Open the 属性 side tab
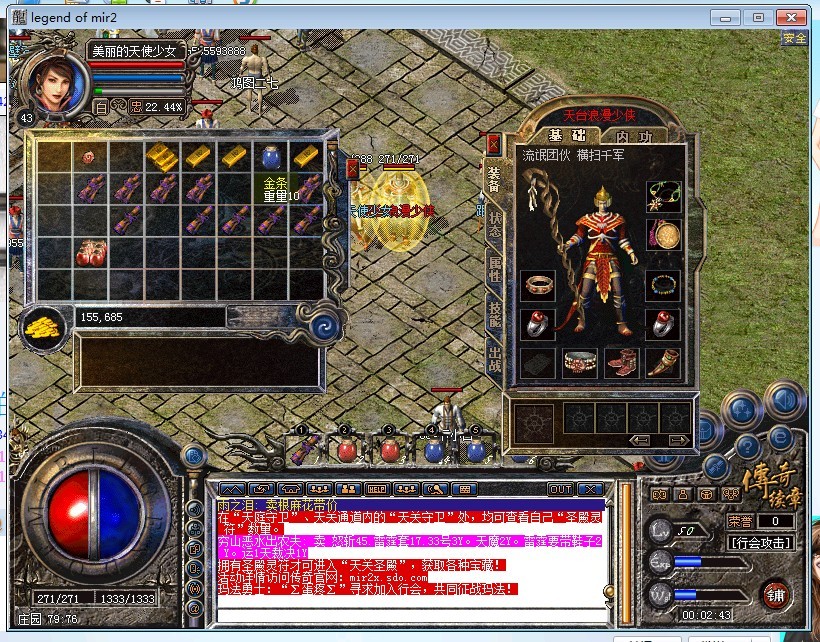Image resolution: width=820 pixels, height=642 pixels. [x=494, y=268]
